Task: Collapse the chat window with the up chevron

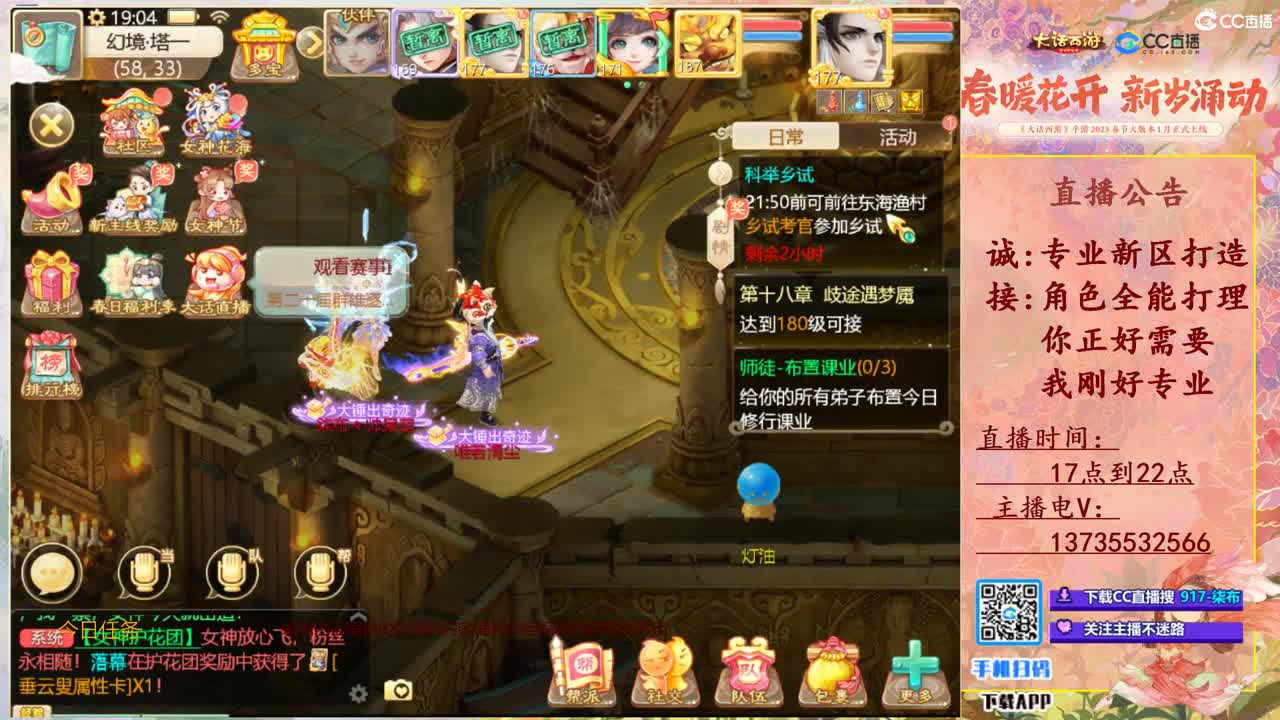Action: 356,617
